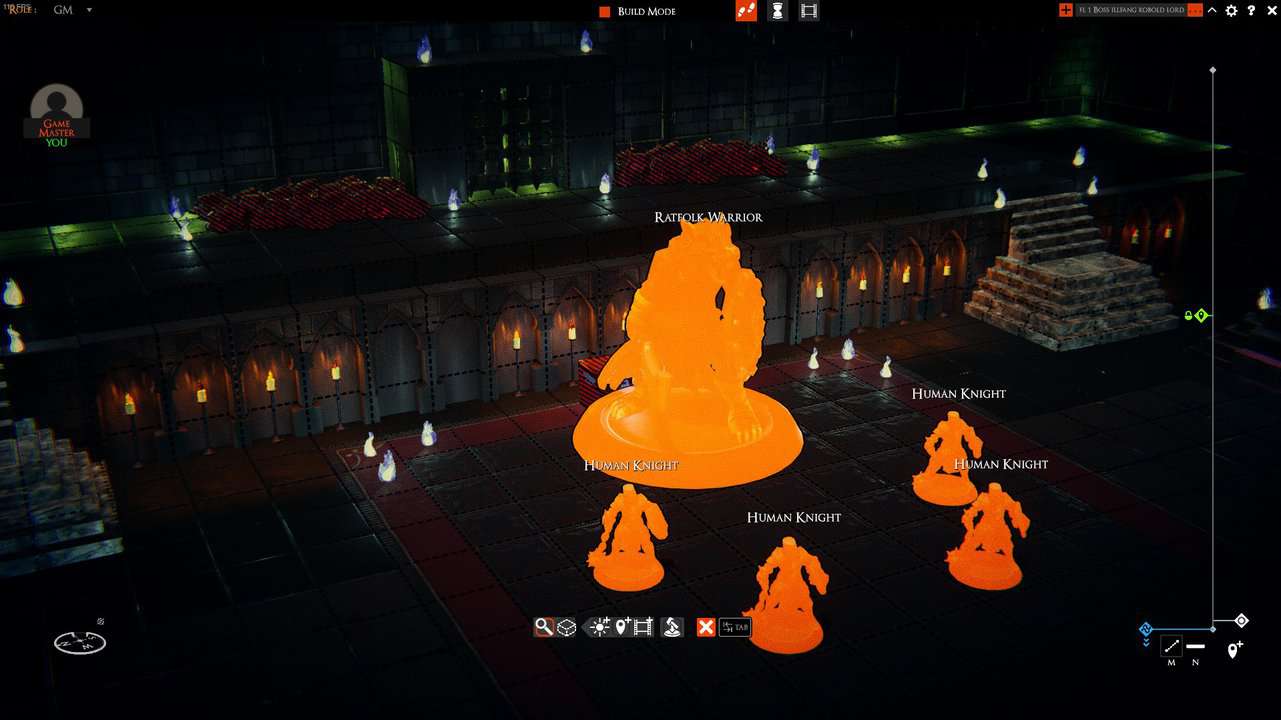Open the atmosphere lighting settings
Viewport: 1281px width, 720px height.
tap(598, 627)
